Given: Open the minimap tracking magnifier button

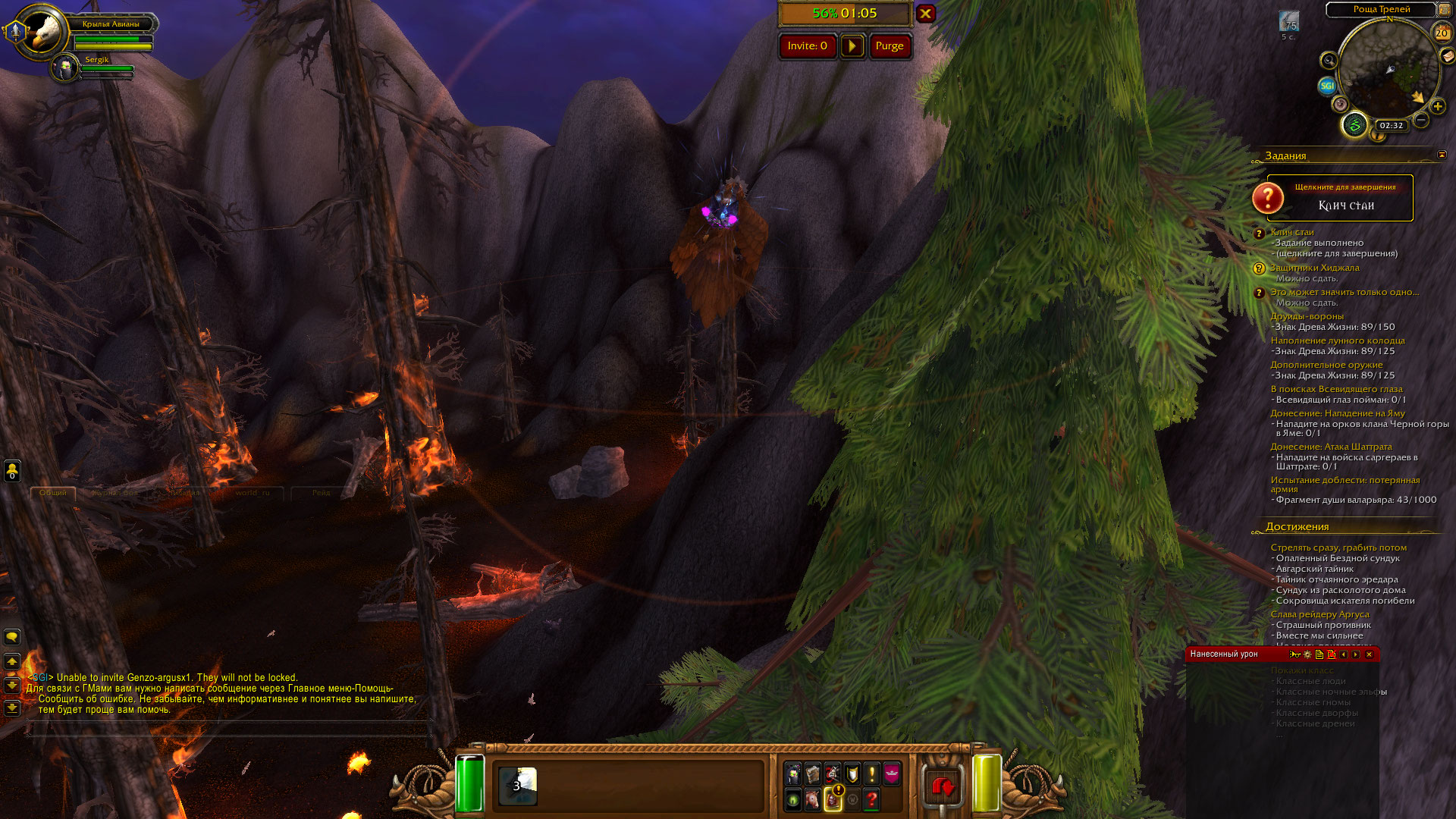Looking at the screenshot, I should point(1329,61).
